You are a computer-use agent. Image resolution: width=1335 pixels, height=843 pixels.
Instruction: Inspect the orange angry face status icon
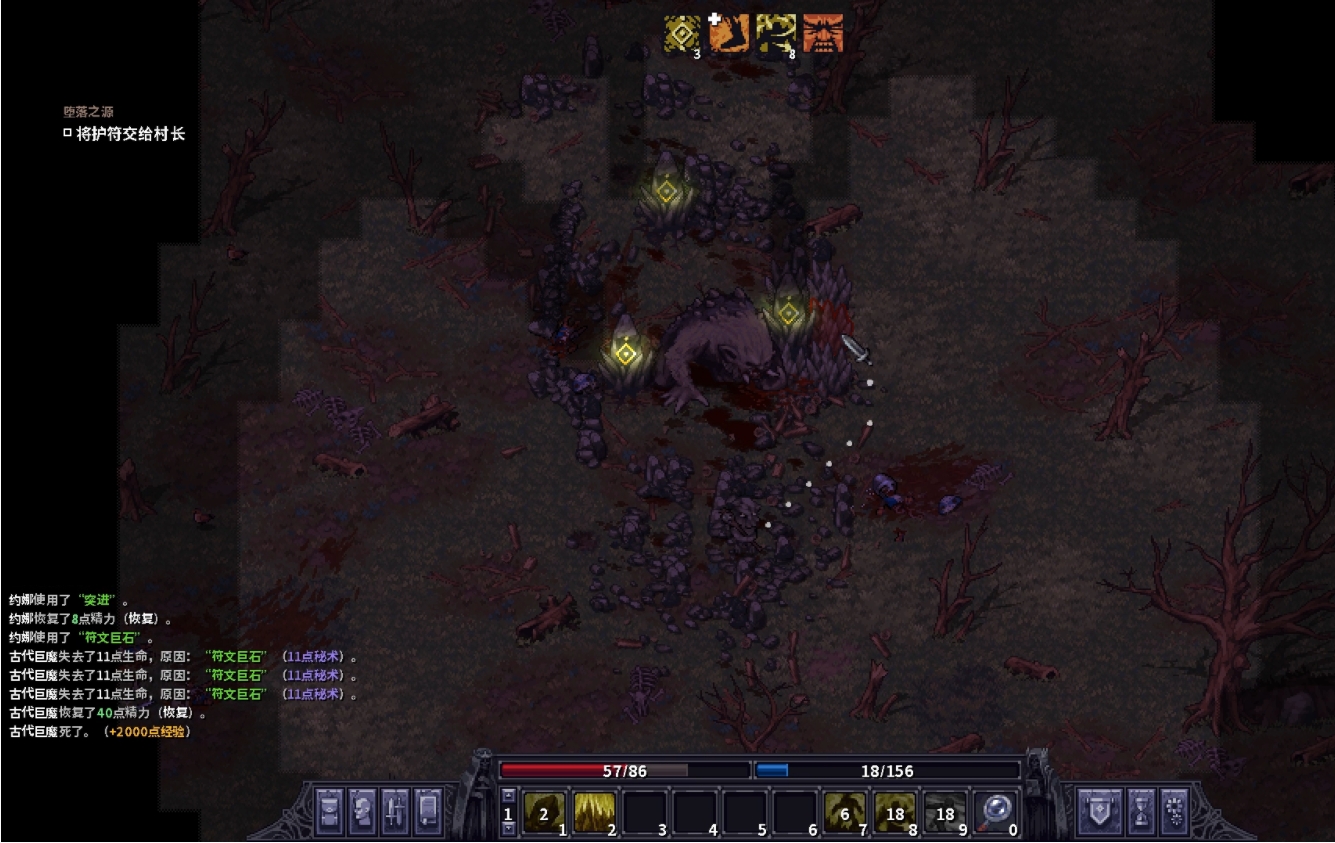tap(823, 34)
